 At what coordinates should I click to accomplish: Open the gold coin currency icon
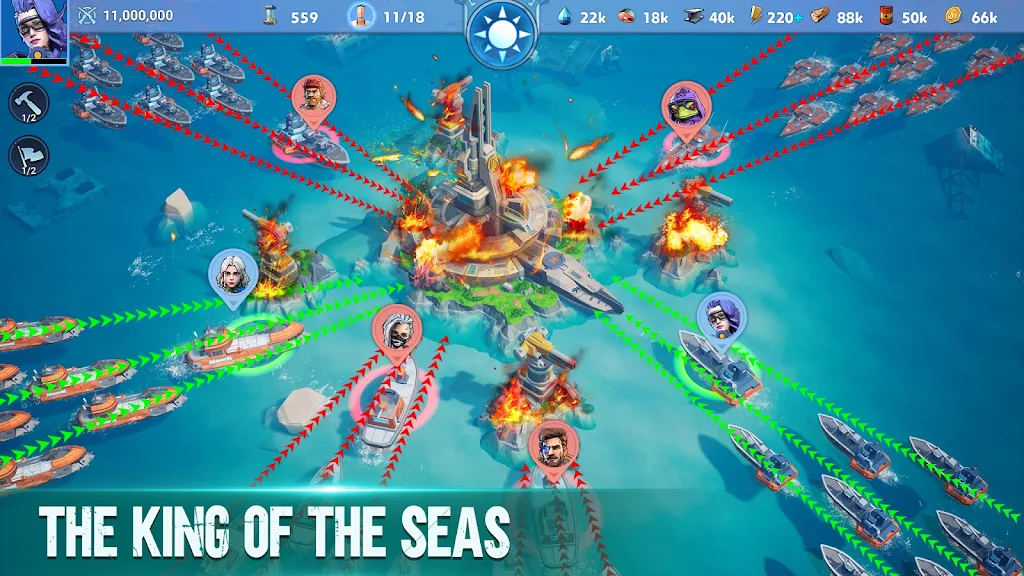(952, 16)
